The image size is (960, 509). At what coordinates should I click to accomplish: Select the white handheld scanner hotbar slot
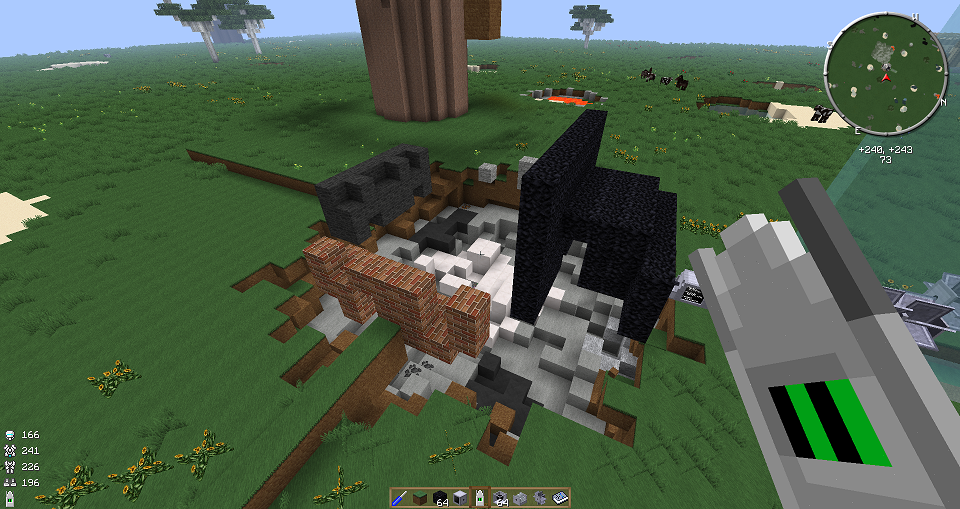[480, 497]
